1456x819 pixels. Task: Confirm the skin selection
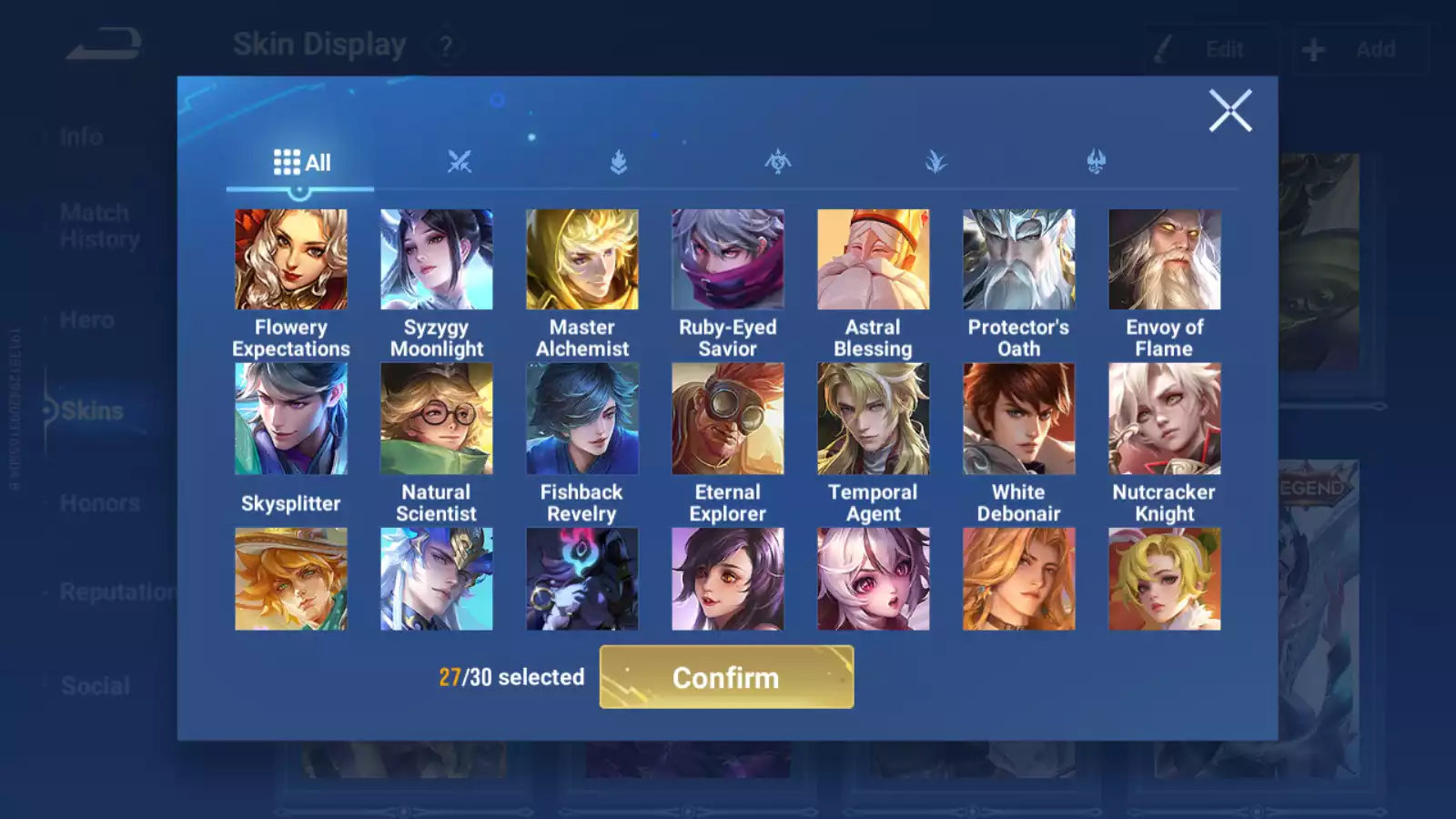(726, 677)
